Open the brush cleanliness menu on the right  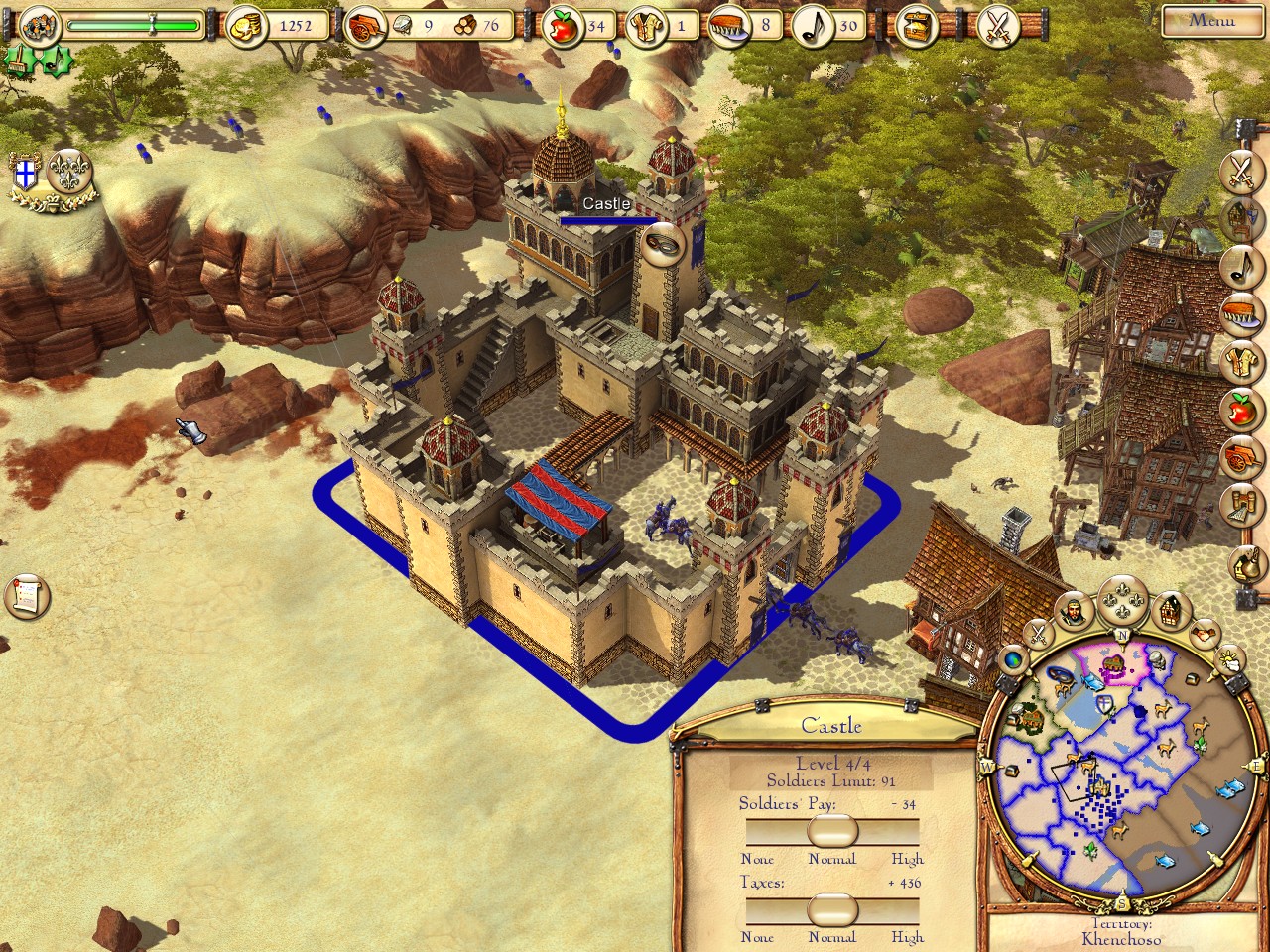[1240, 311]
